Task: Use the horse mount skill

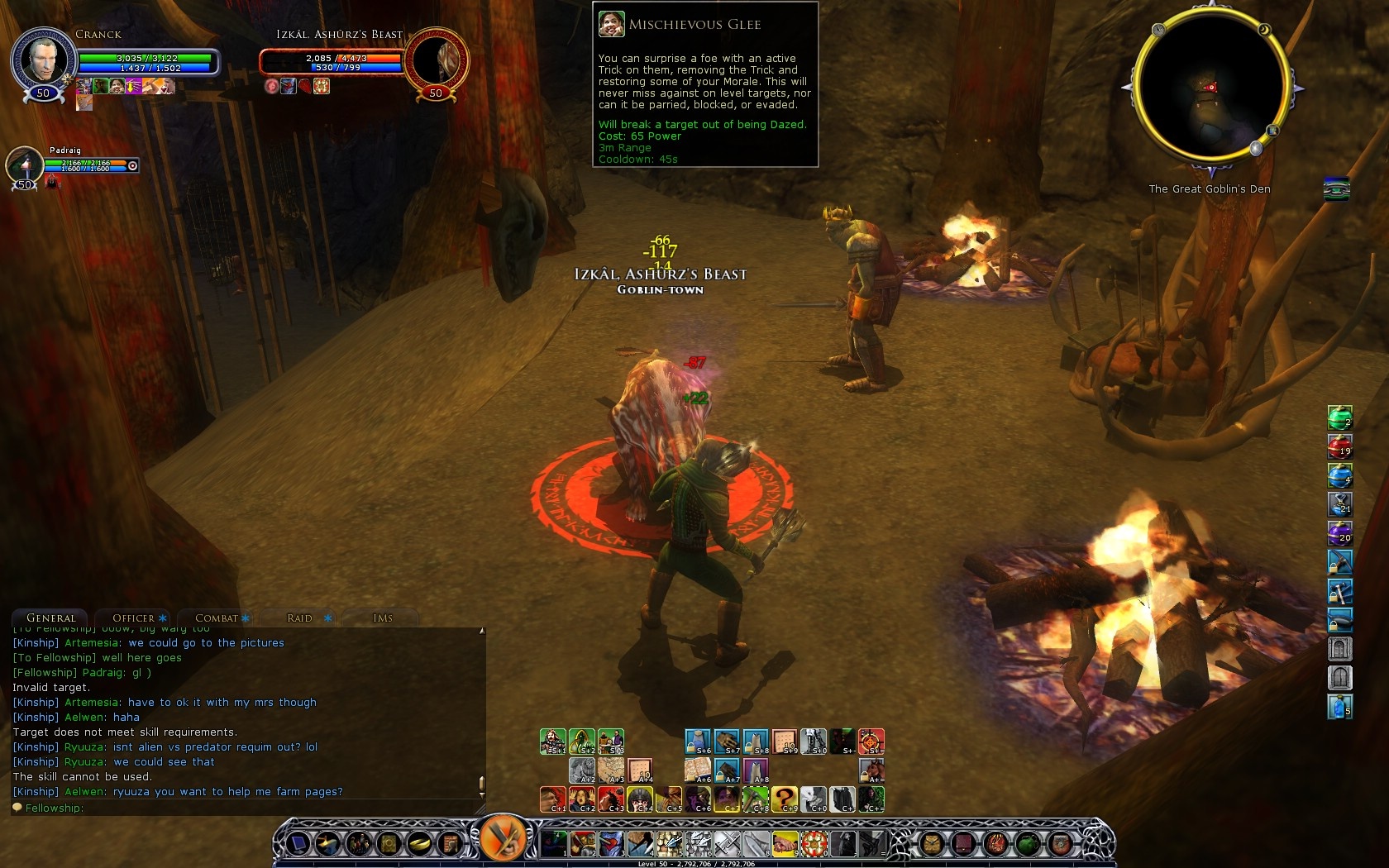Action: [871, 770]
